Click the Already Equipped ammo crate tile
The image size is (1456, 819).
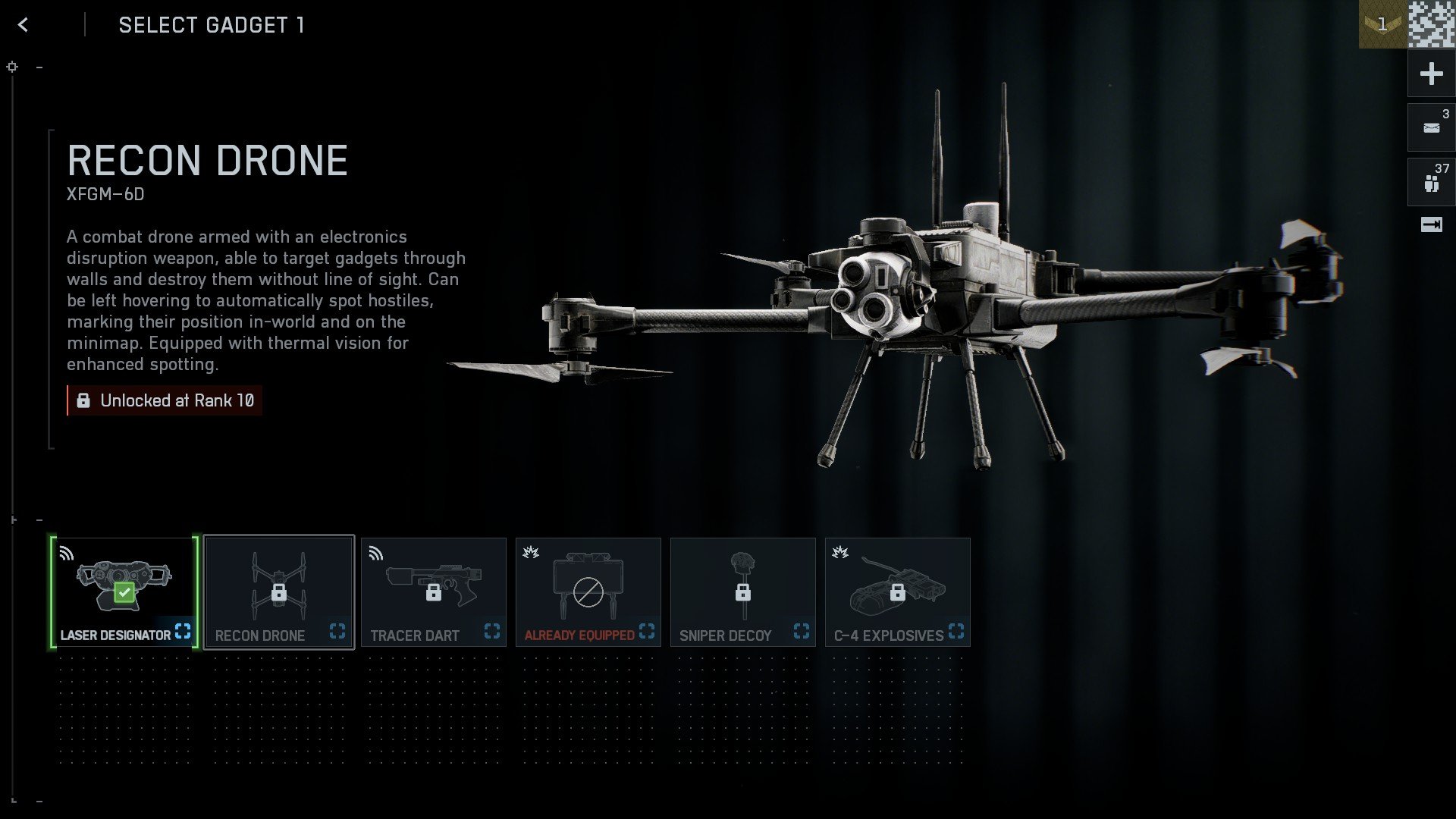tap(588, 591)
